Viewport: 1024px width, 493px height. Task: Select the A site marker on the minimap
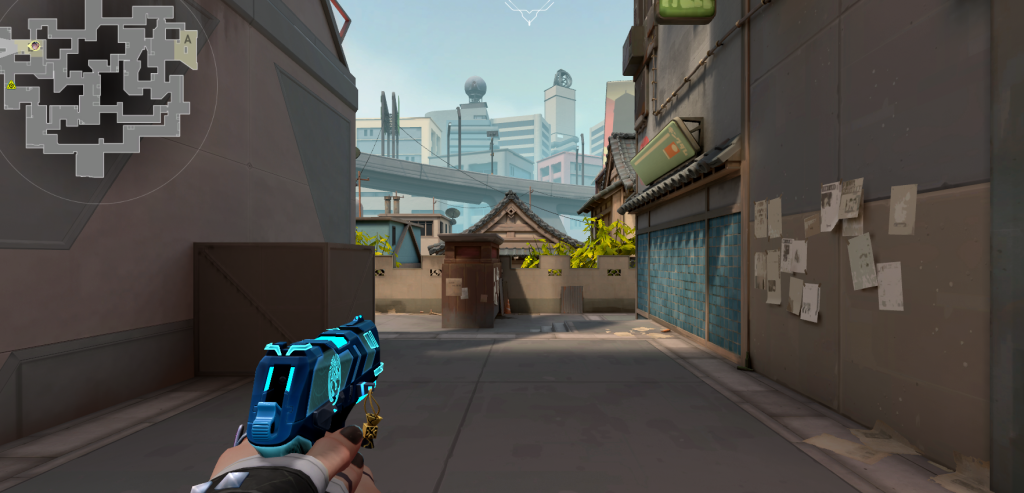186,41
